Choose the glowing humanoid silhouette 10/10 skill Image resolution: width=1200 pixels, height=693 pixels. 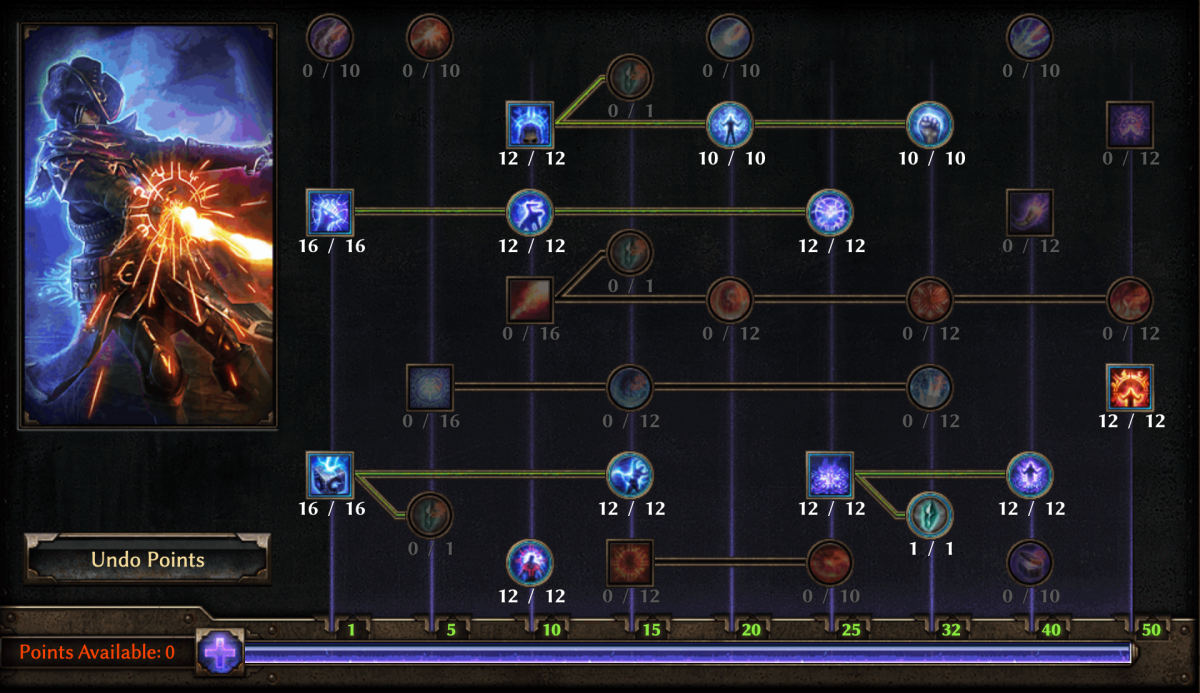click(730, 125)
